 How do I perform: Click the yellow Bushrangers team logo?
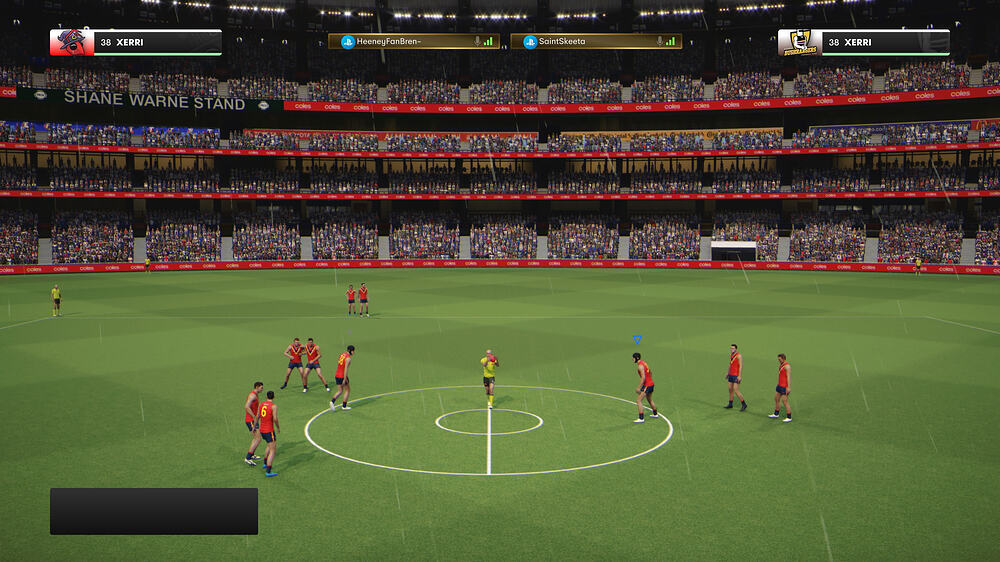click(x=800, y=42)
